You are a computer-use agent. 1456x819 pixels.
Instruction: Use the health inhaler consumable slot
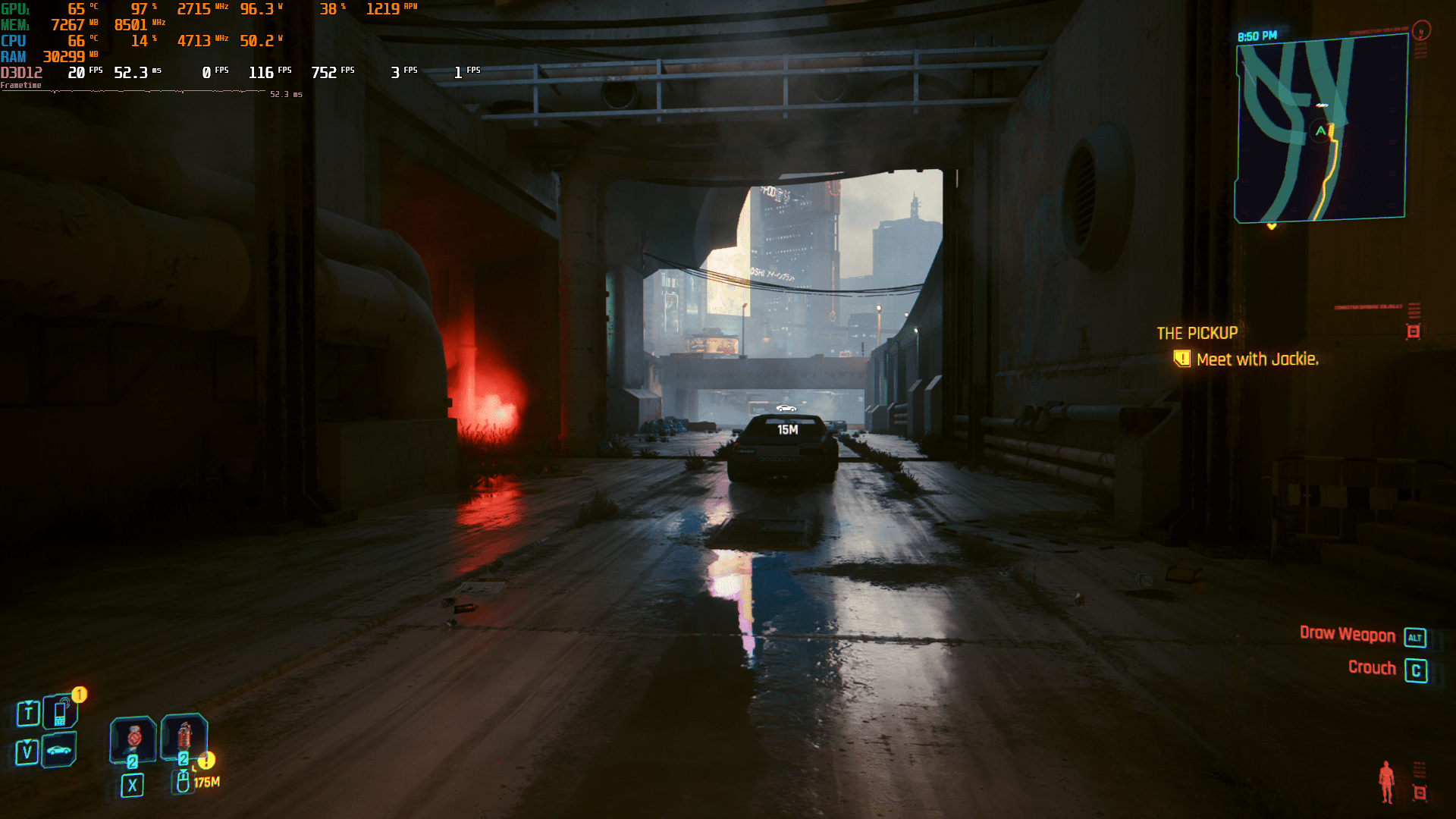[133, 738]
